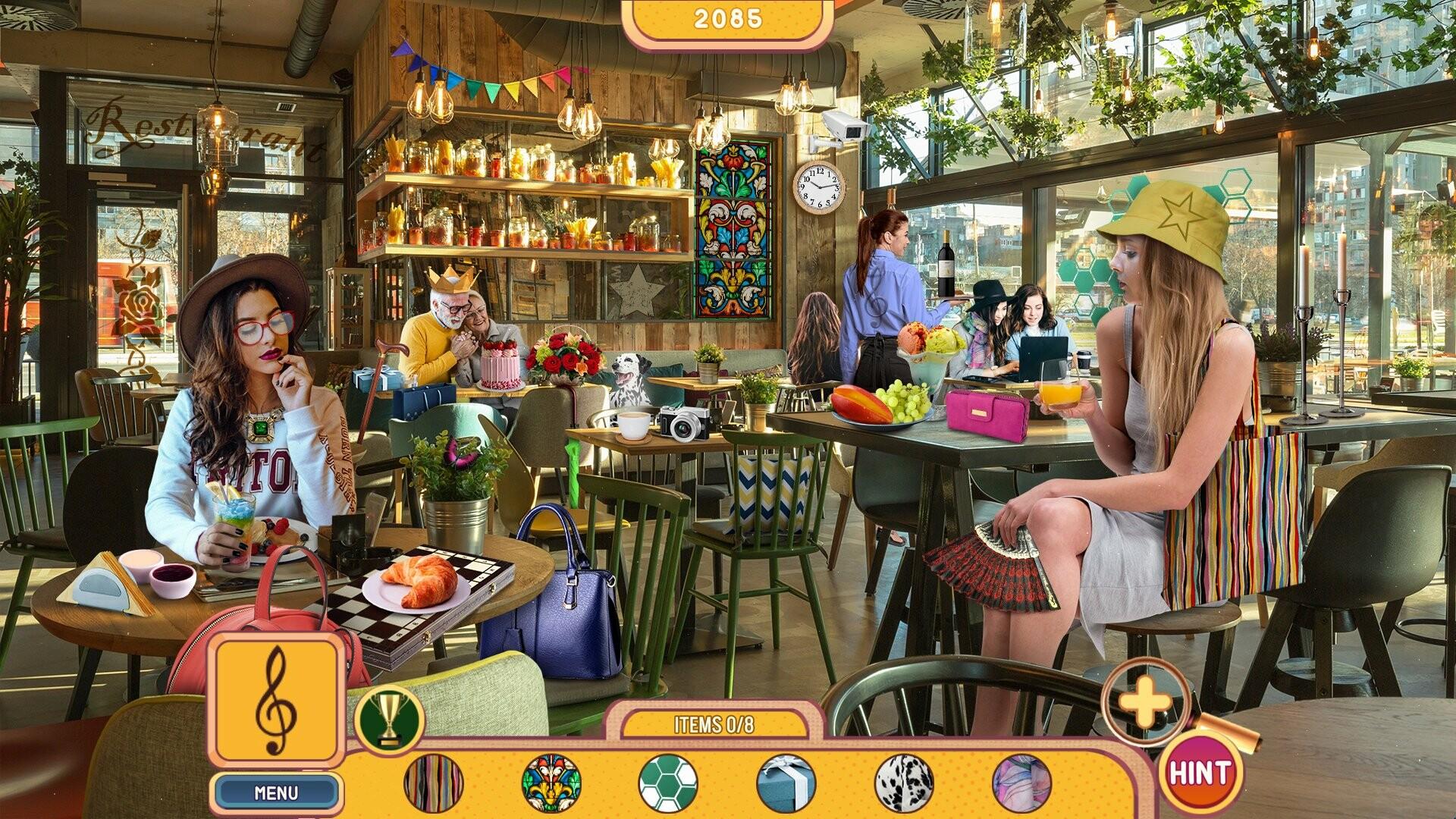Click the 2085 score banner
The width and height of the screenshot is (1456, 819).
click(x=730, y=20)
